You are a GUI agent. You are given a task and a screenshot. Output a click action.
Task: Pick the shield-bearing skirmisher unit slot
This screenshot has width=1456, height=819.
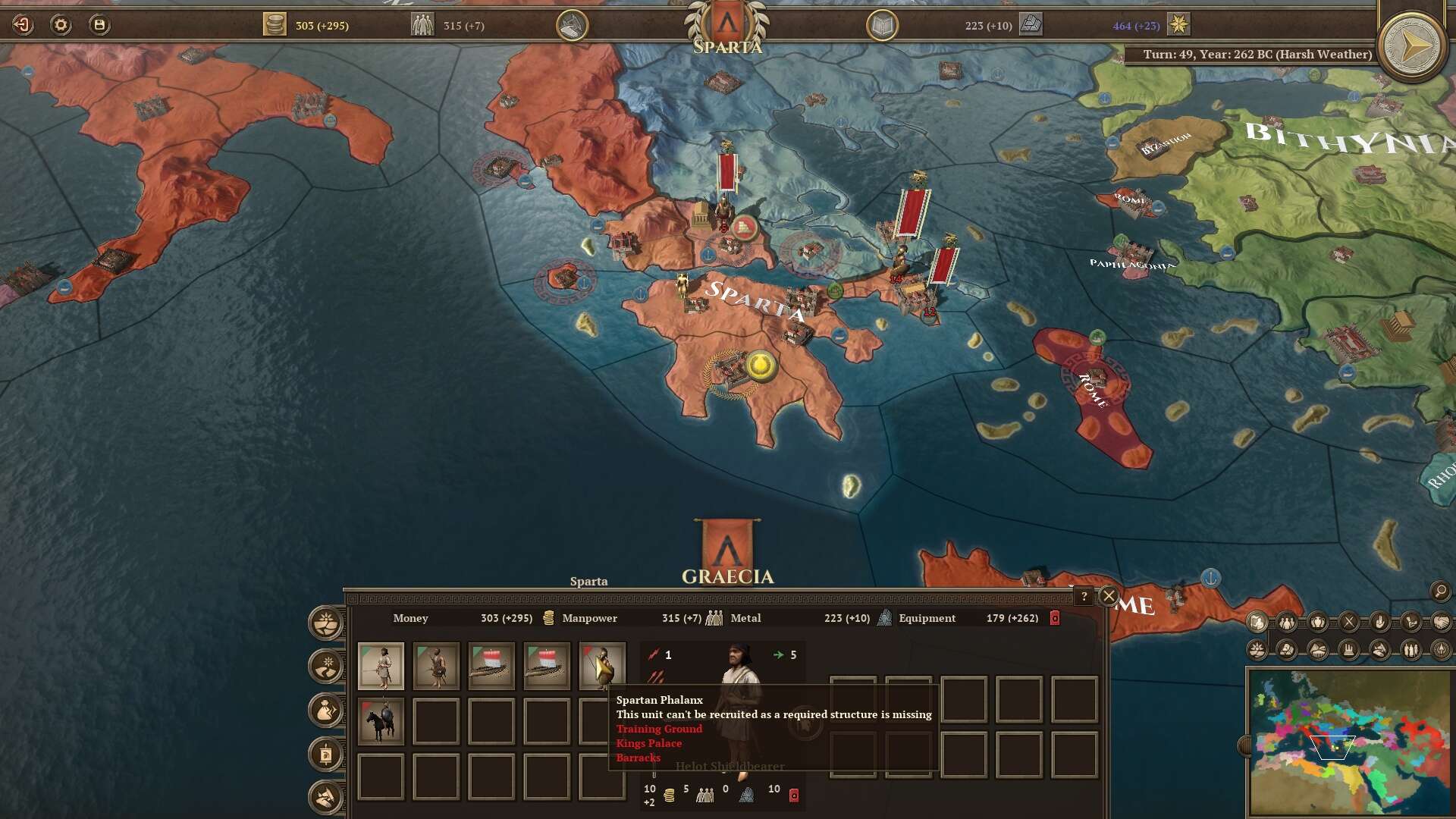(436, 666)
